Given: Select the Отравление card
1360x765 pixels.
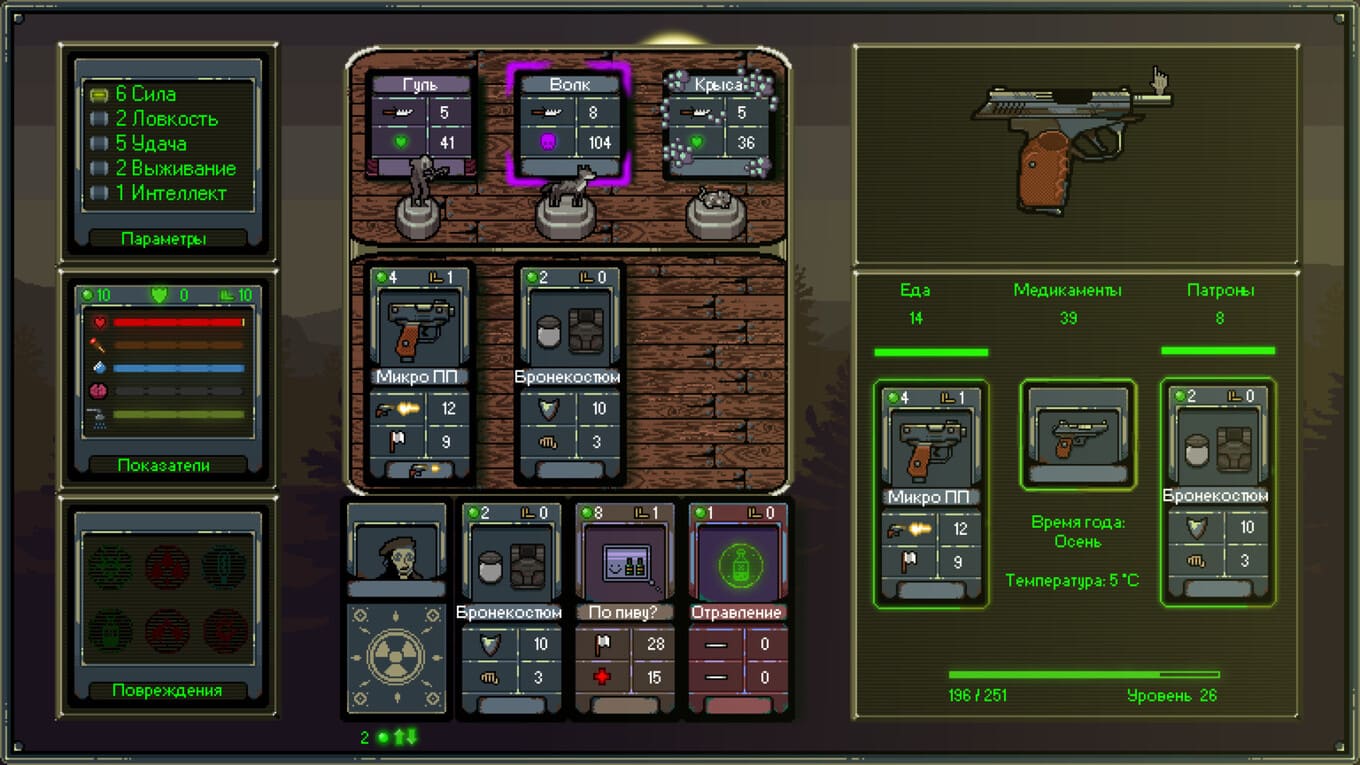Looking at the screenshot, I should (x=740, y=610).
